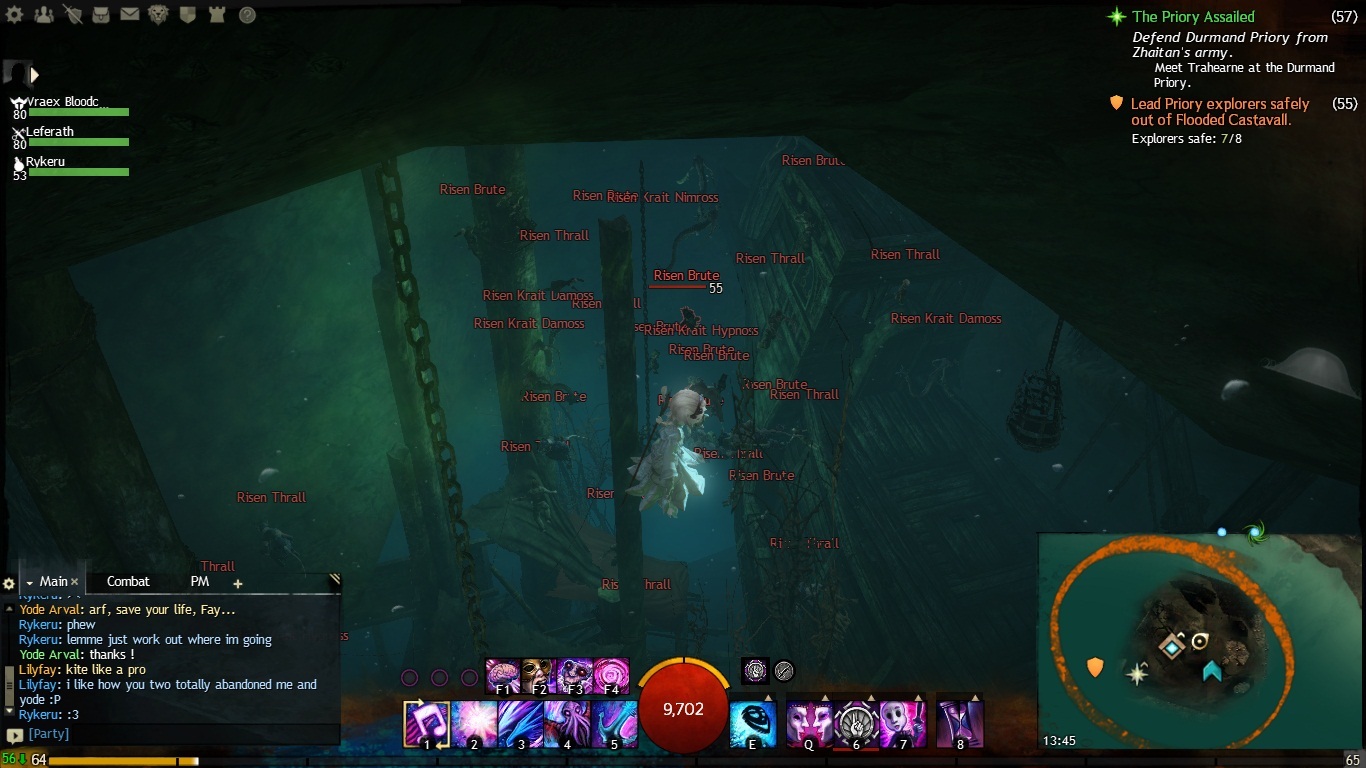Open the Hero panel sword-and-shield icon
The width and height of the screenshot is (1366, 768).
point(72,15)
